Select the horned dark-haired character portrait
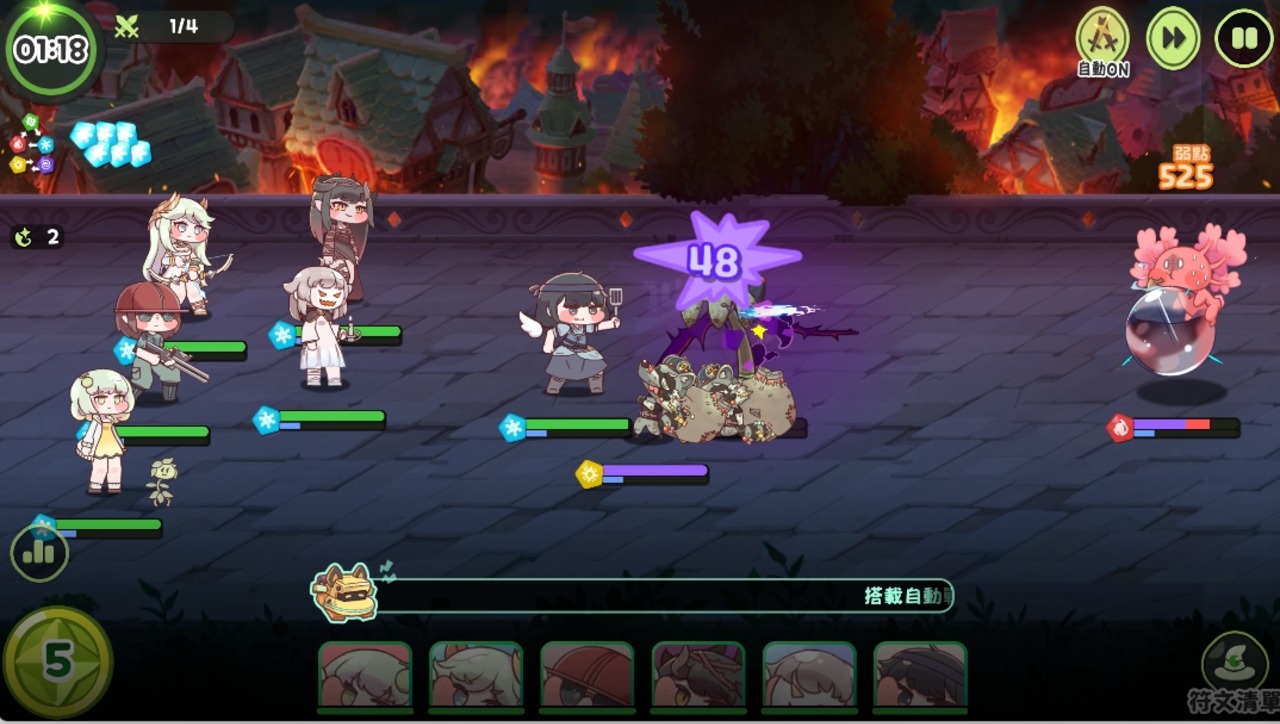This screenshot has width=1280, height=724. pos(698,677)
